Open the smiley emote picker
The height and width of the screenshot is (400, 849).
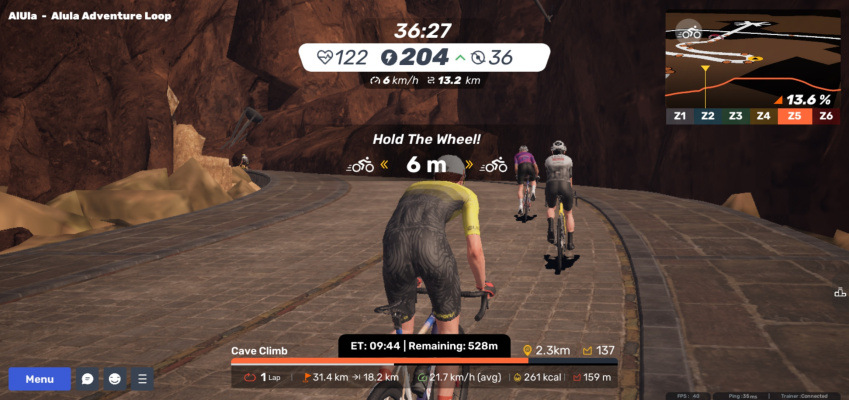pyautogui.click(x=115, y=379)
